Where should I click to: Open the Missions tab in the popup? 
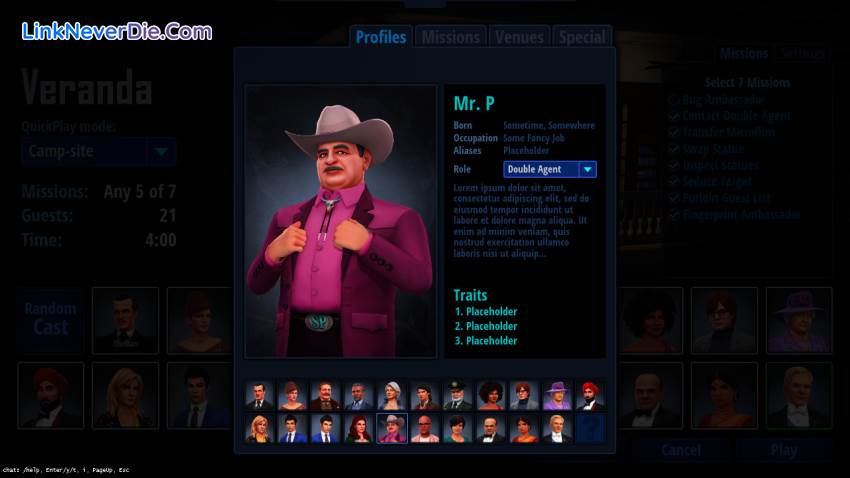[x=450, y=37]
